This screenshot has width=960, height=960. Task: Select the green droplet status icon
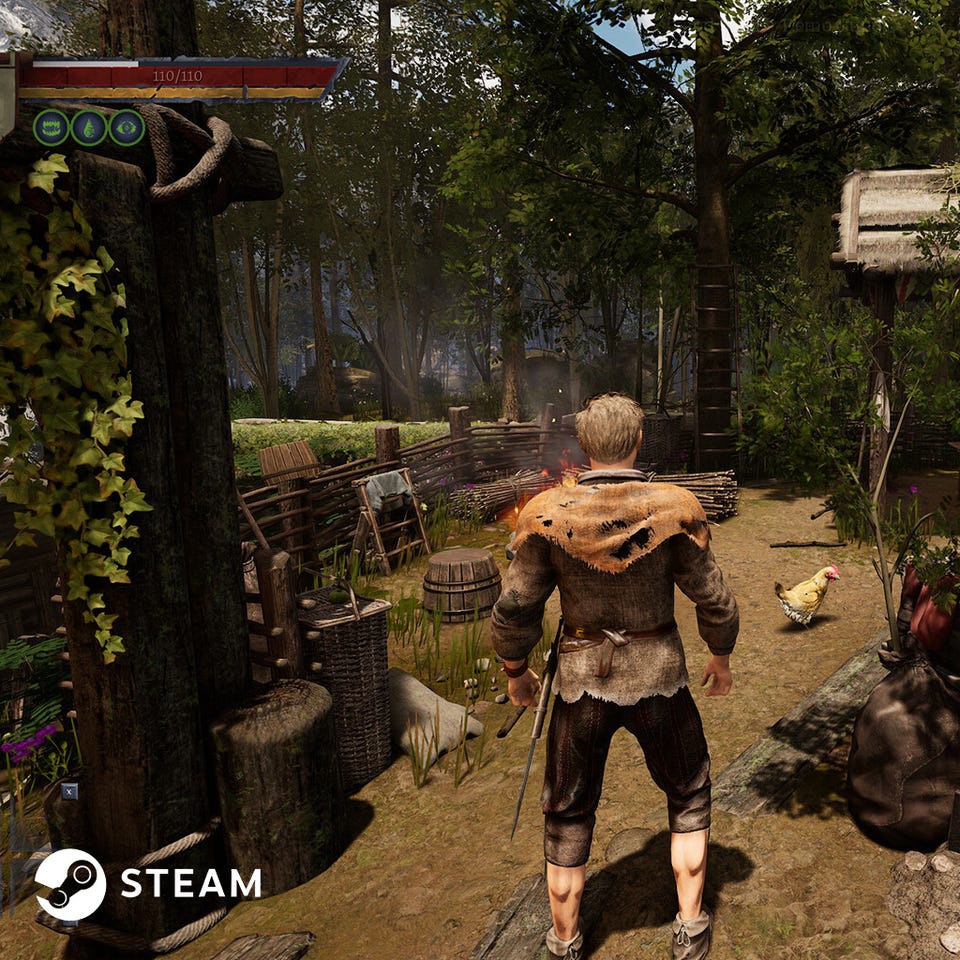click(x=89, y=128)
